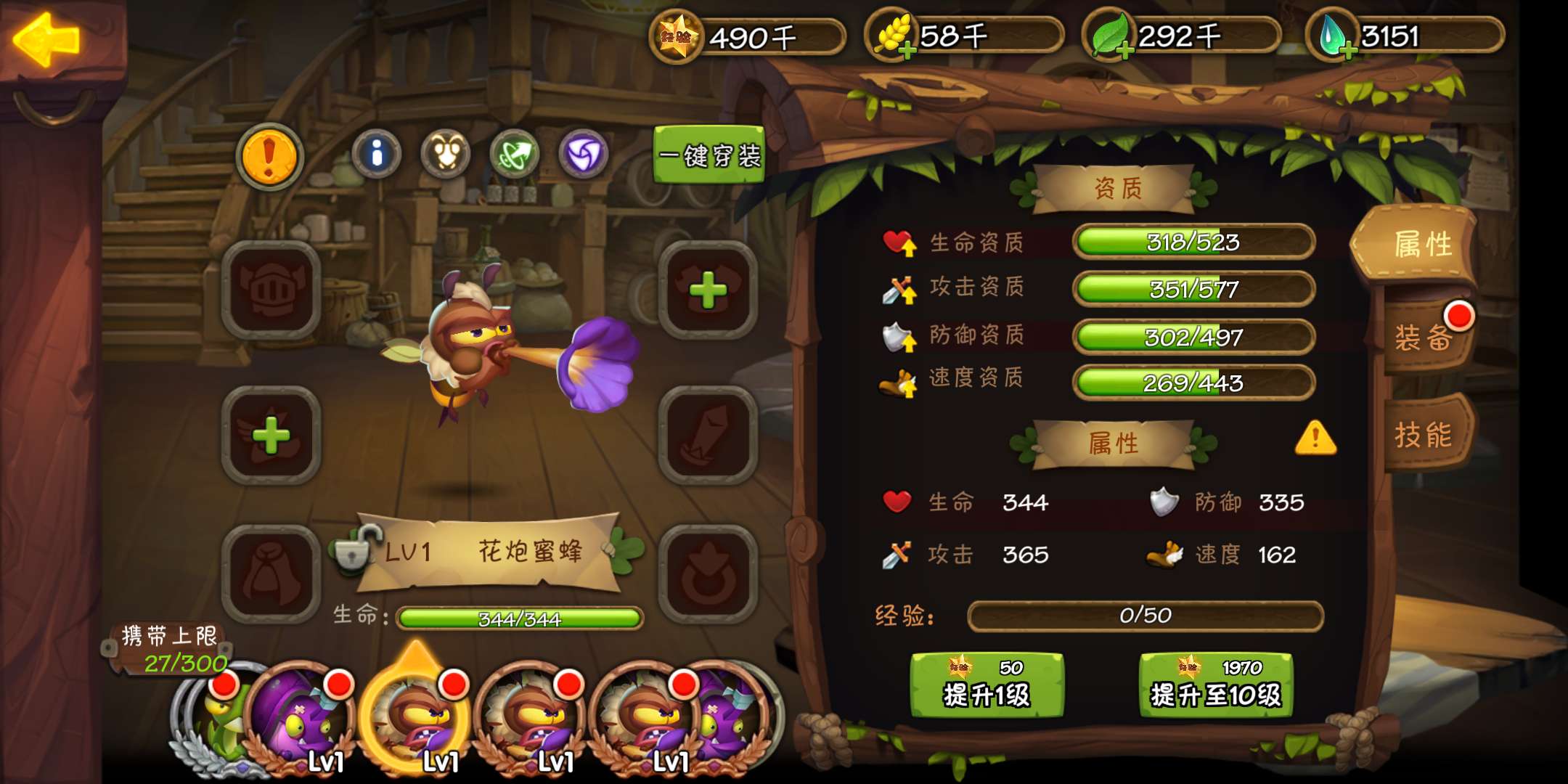Switch to the 技能 skills tab
1568x784 pixels.
pos(1424,435)
